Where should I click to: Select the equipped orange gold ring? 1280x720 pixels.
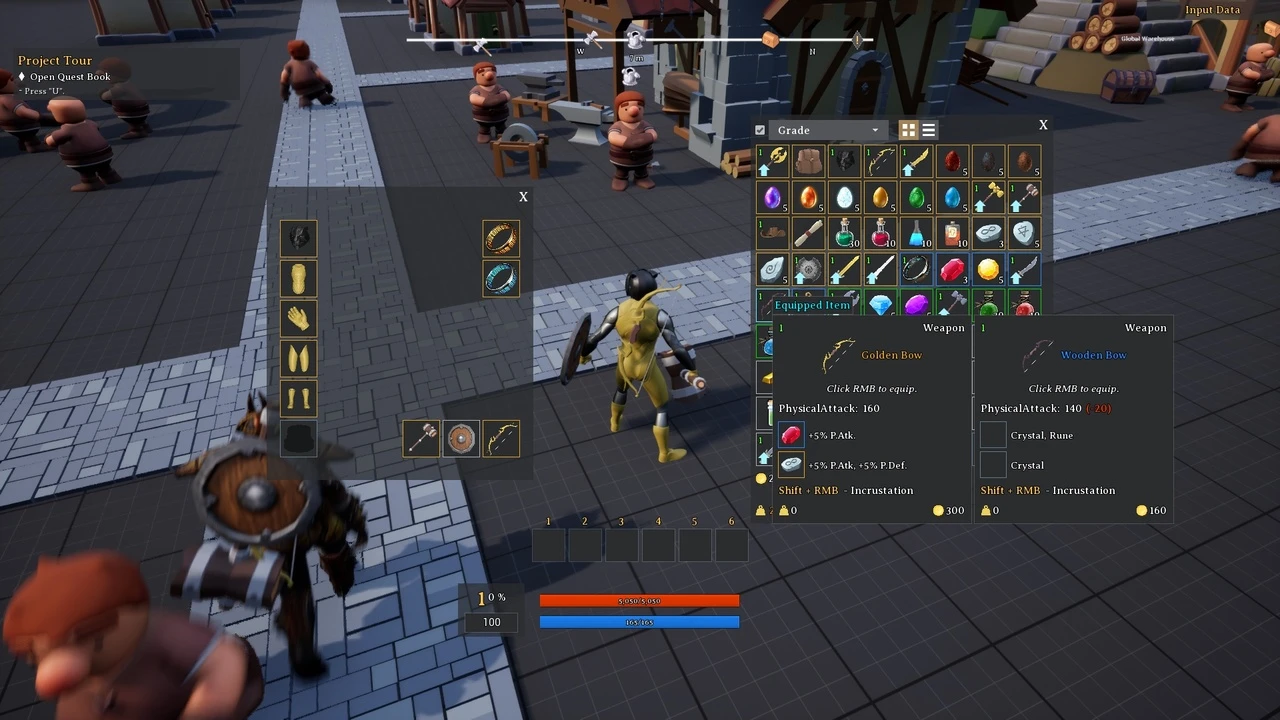(501, 238)
